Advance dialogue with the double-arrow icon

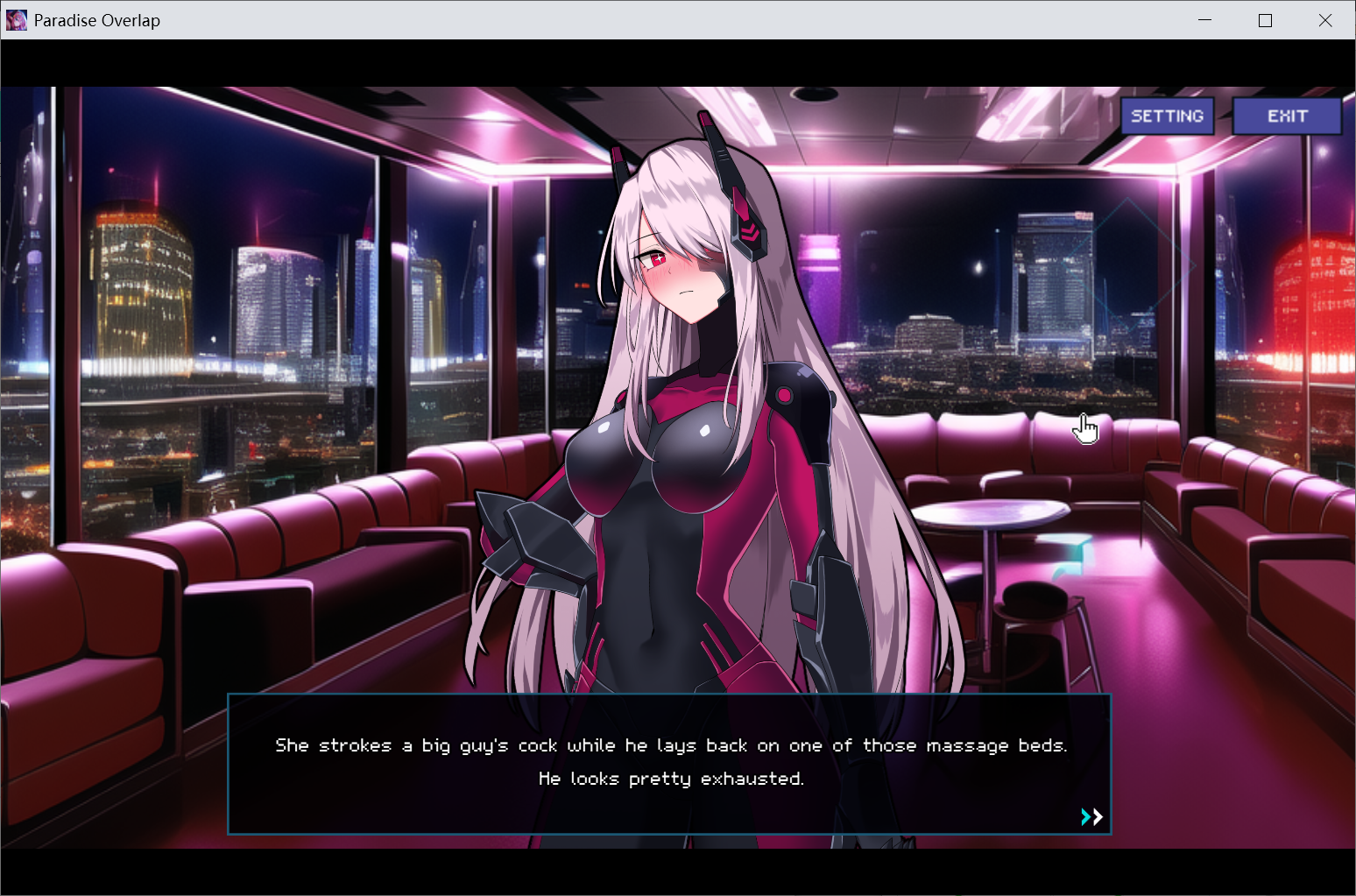[1091, 817]
